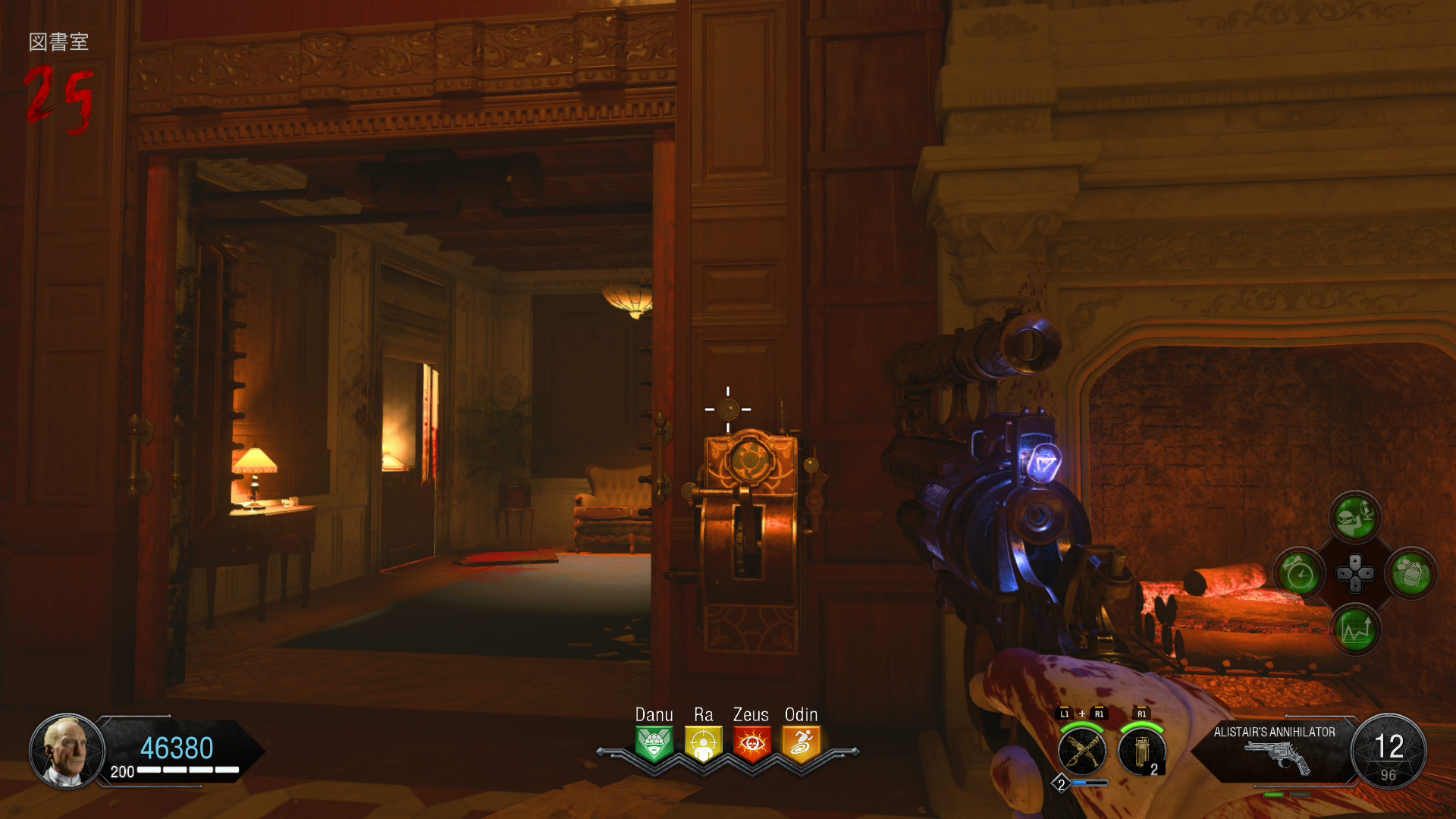
Task: Choose the Odin perk icon
Action: [x=801, y=744]
